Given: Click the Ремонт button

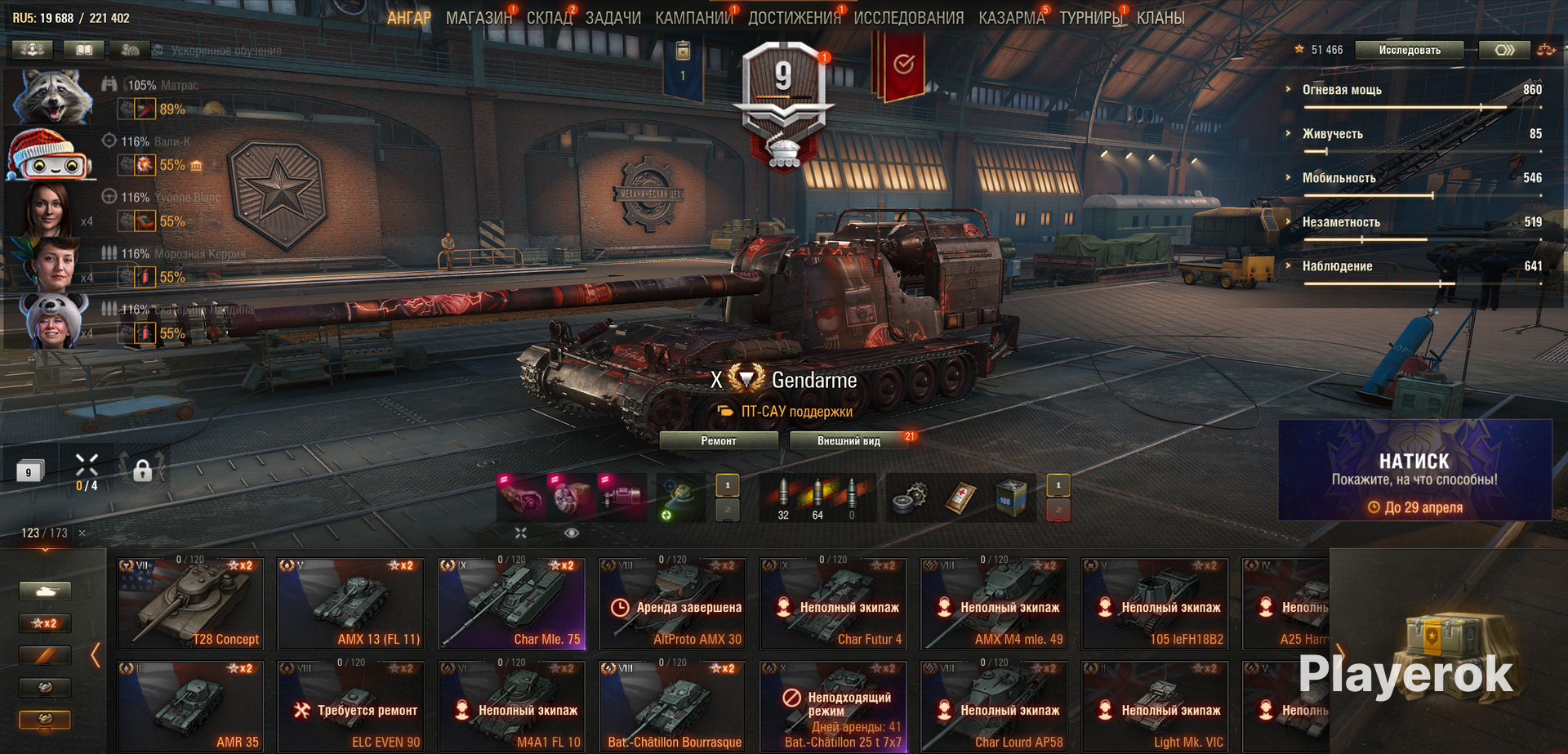Looking at the screenshot, I should pos(718,441).
